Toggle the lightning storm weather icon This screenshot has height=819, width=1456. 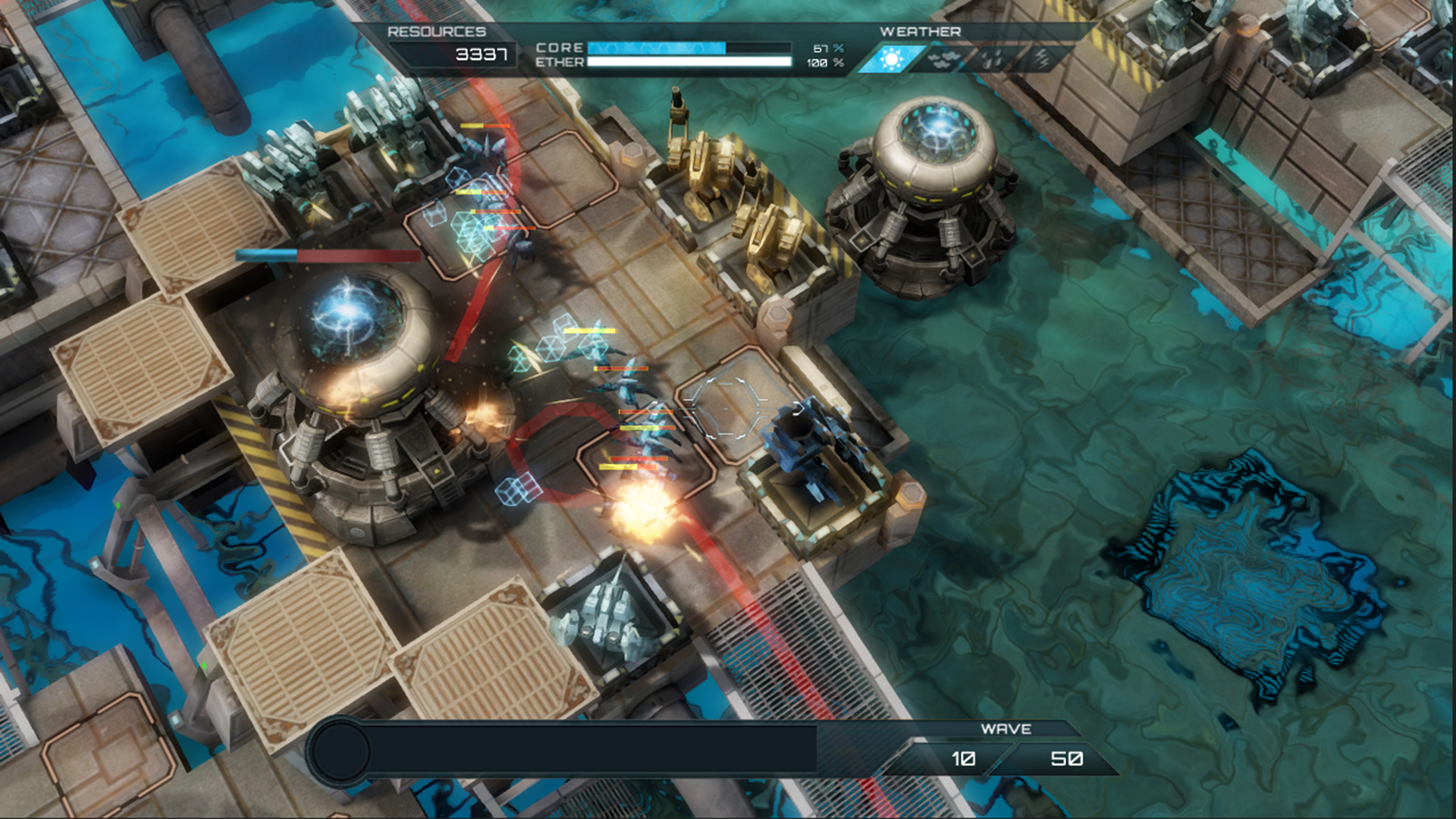coord(1042,58)
